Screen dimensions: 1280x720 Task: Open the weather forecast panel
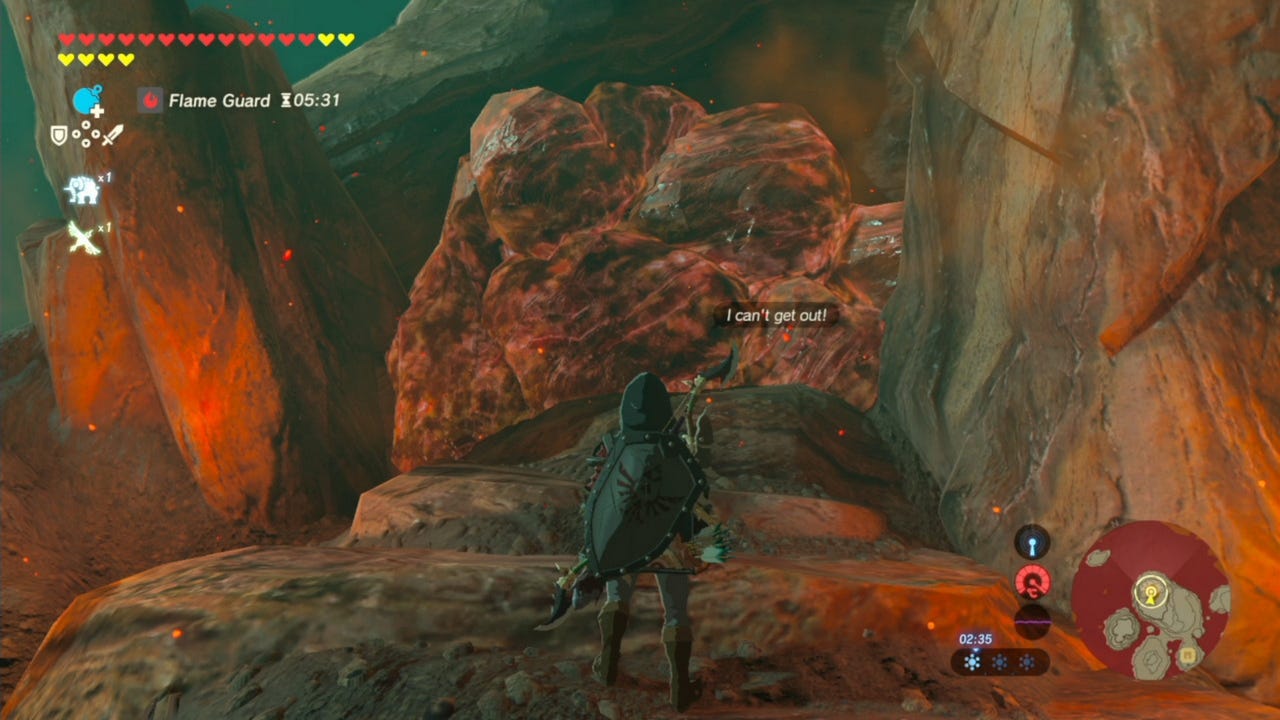(999, 661)
